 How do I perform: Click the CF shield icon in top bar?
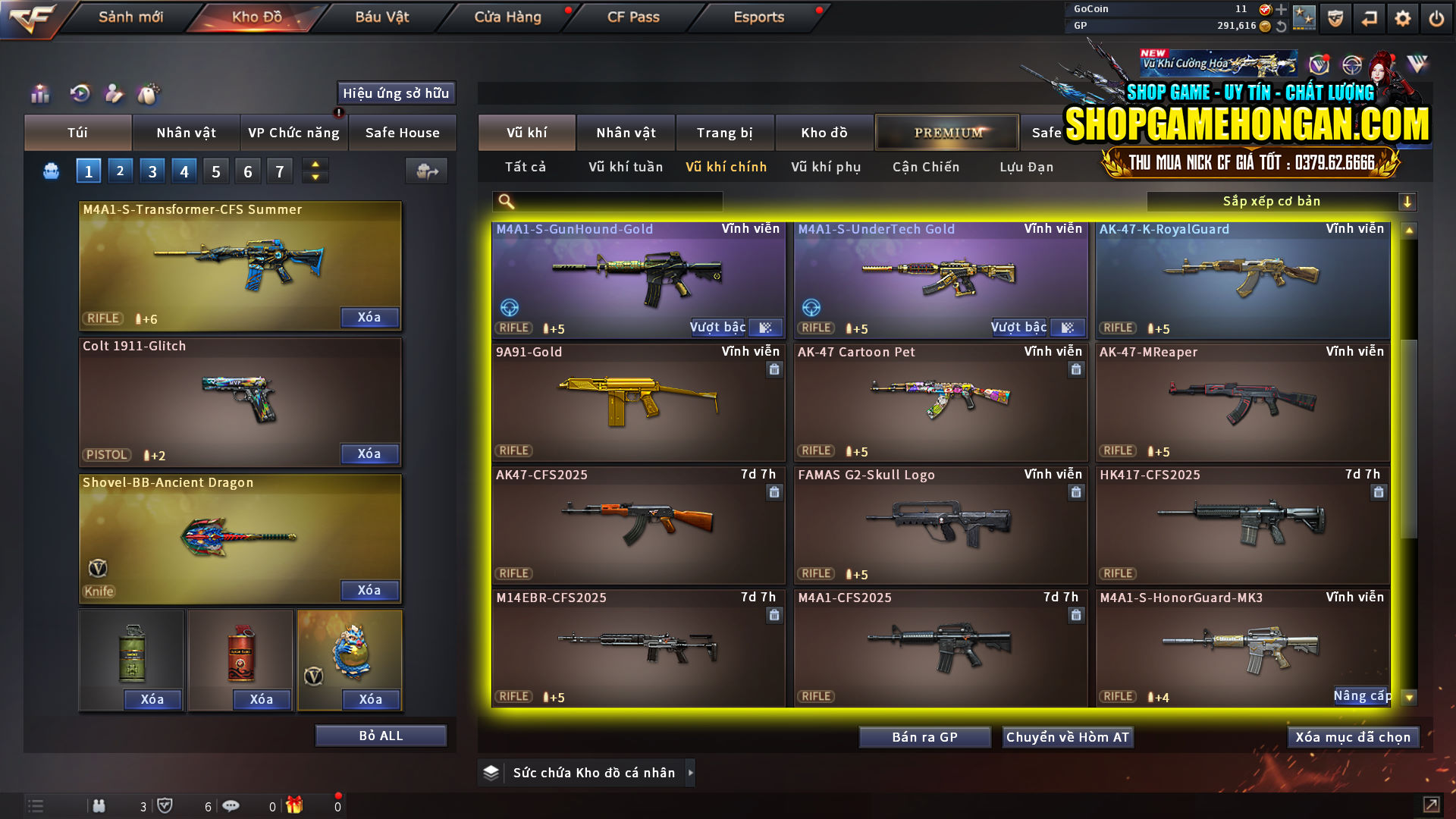[x=1337, y=17]
